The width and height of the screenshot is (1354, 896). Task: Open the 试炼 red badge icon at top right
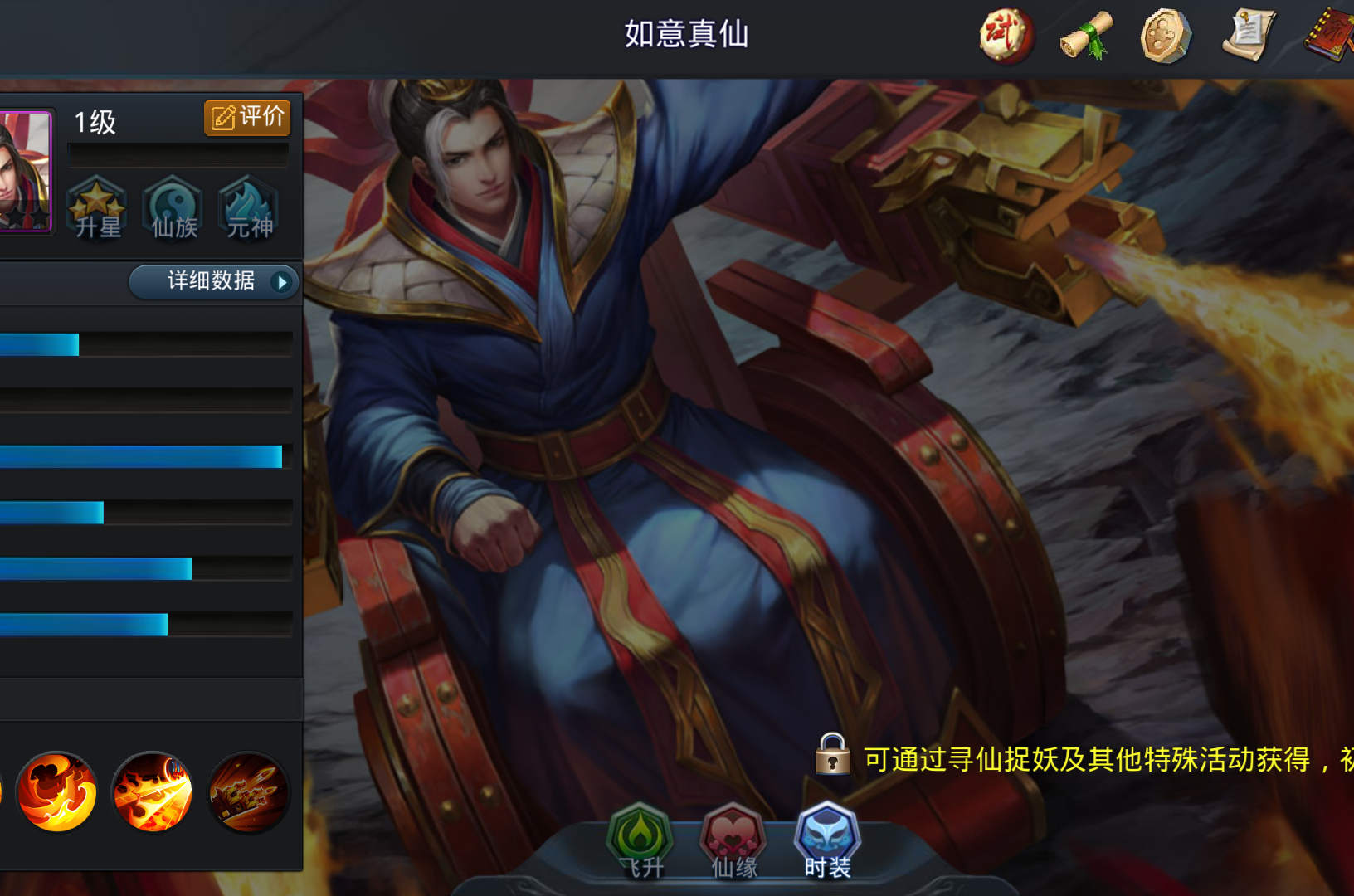tap(1005, 36)
